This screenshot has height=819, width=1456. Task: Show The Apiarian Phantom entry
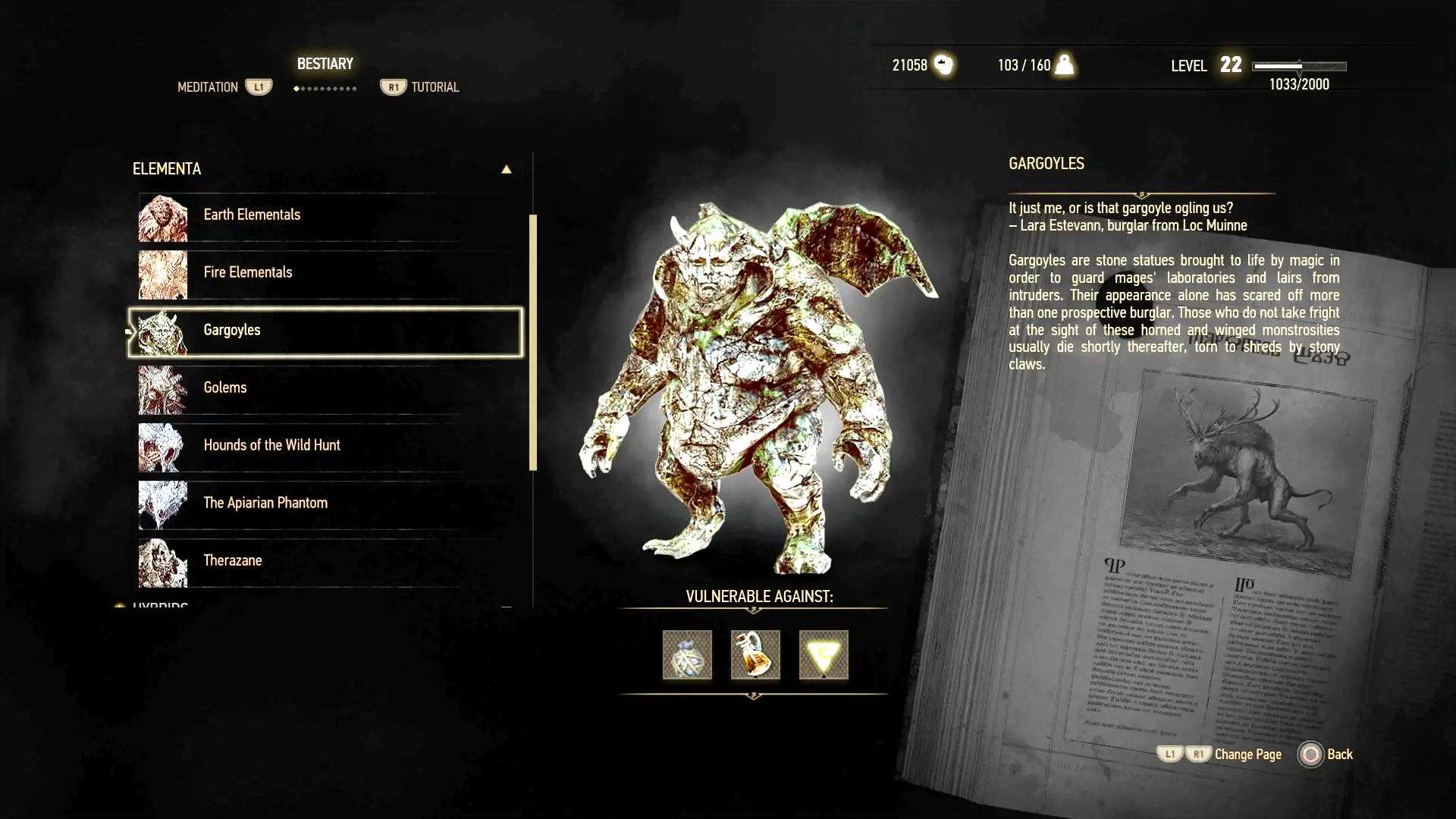coord(265,504)
